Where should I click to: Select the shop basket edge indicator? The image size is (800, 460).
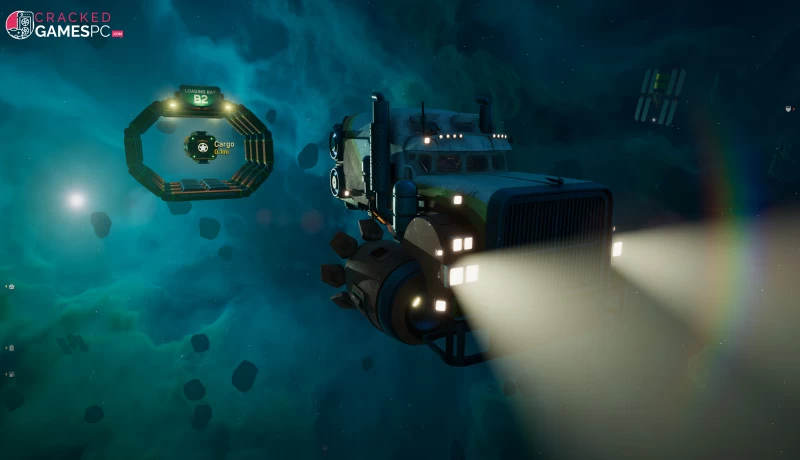click(x=11, y=286)
